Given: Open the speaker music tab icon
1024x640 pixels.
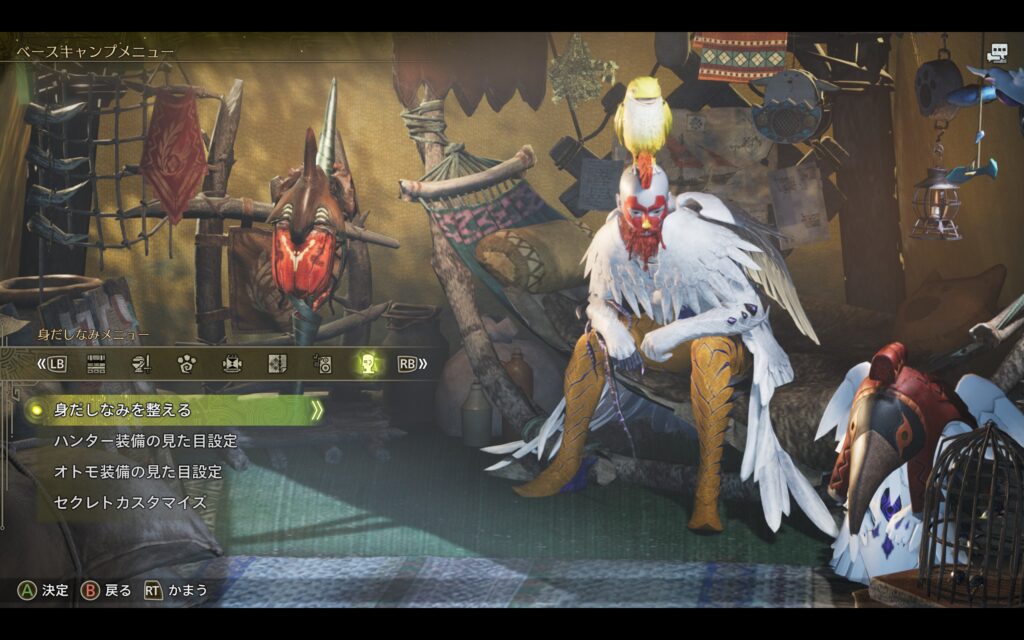Looking at the screenshot, I should coord(322,364).
